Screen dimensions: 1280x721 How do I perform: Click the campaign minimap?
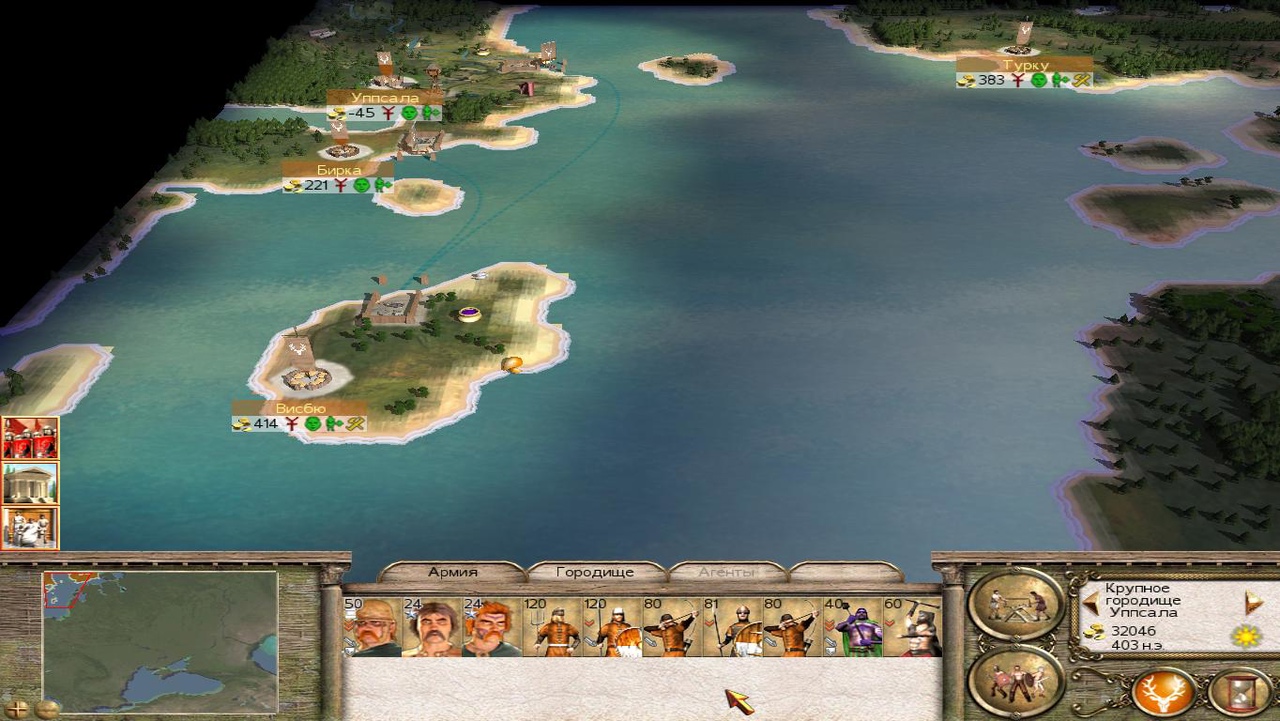pyautogui.click(x=160, y=640)
